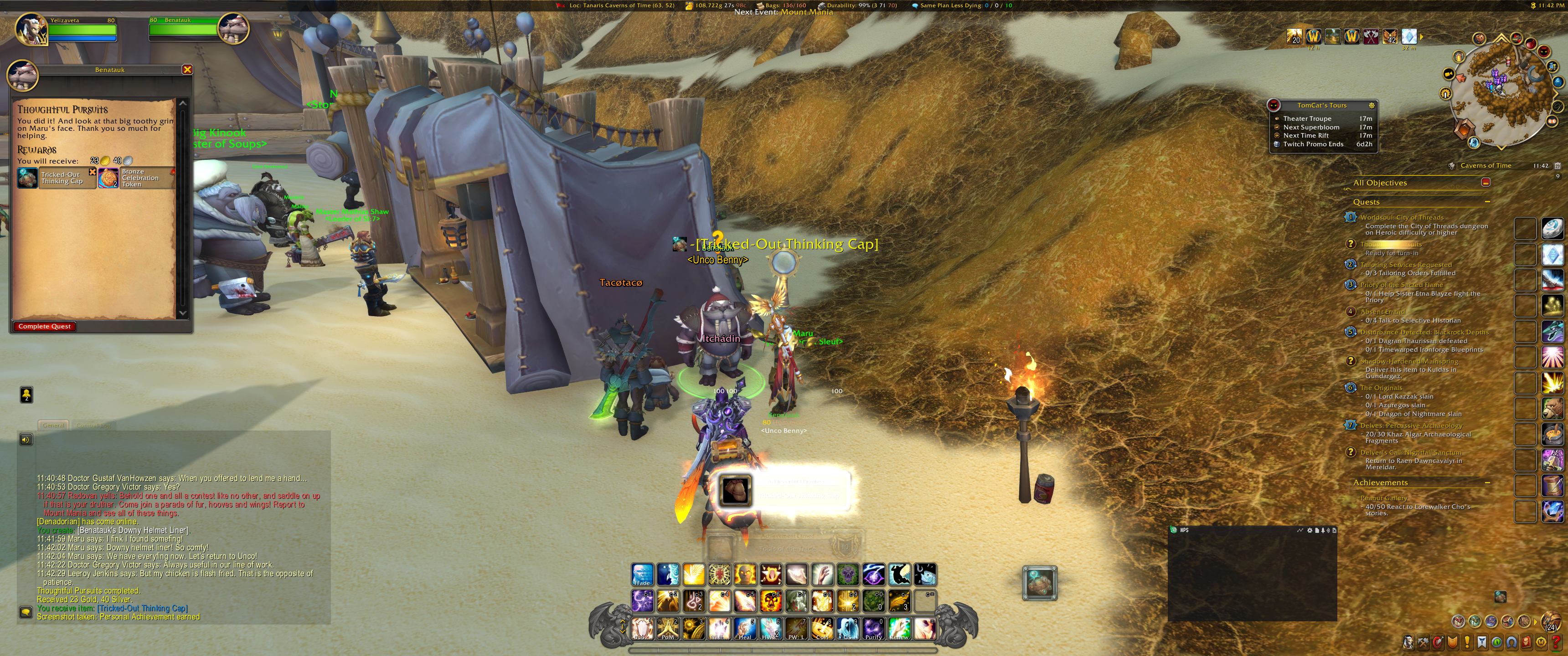This screenshot has height=656, width=1568.
Task: Click the Tailoring Services Requested quest
Action: [1405, 265]
